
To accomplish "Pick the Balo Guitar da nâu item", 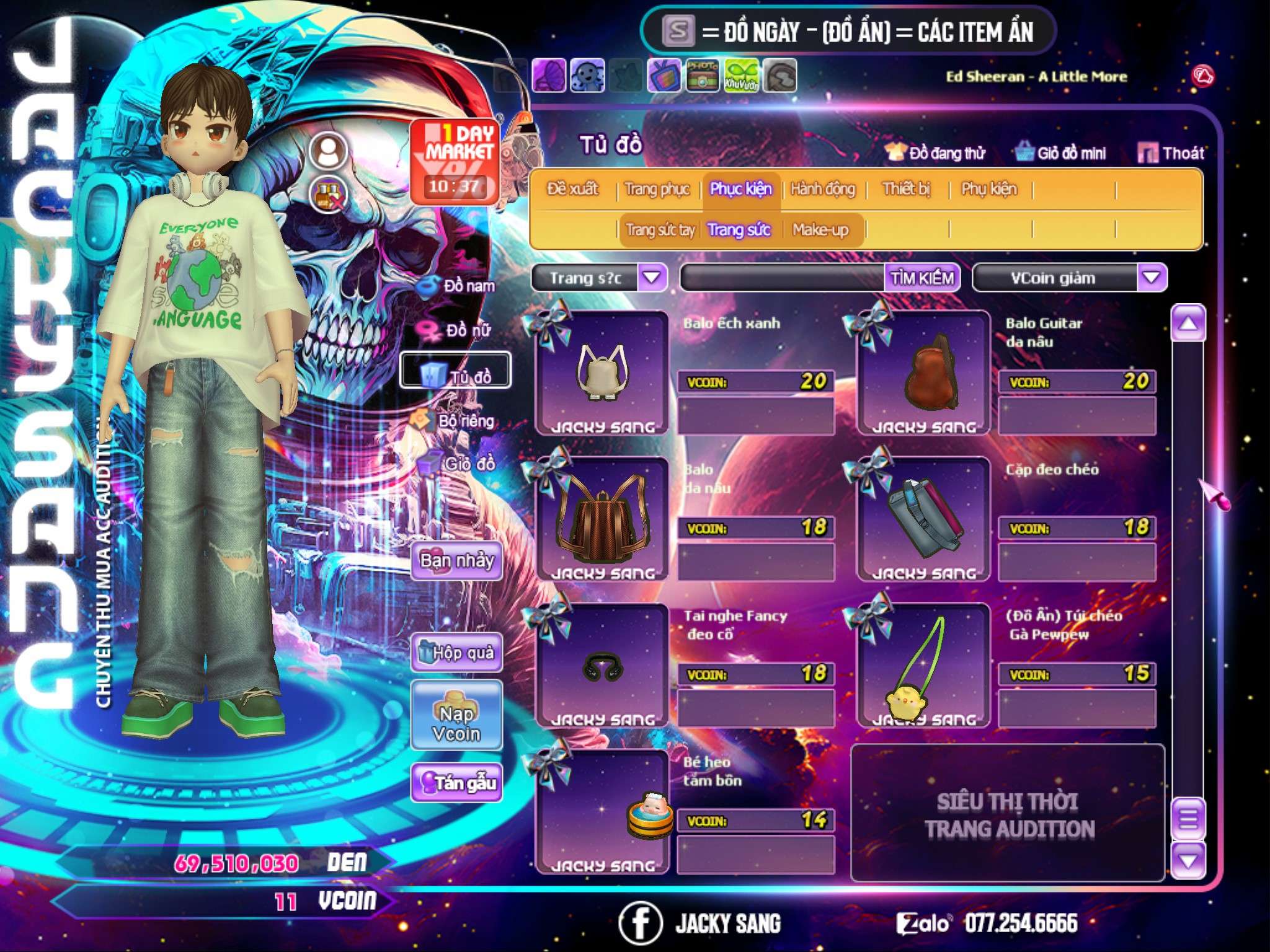I will 924,372.
